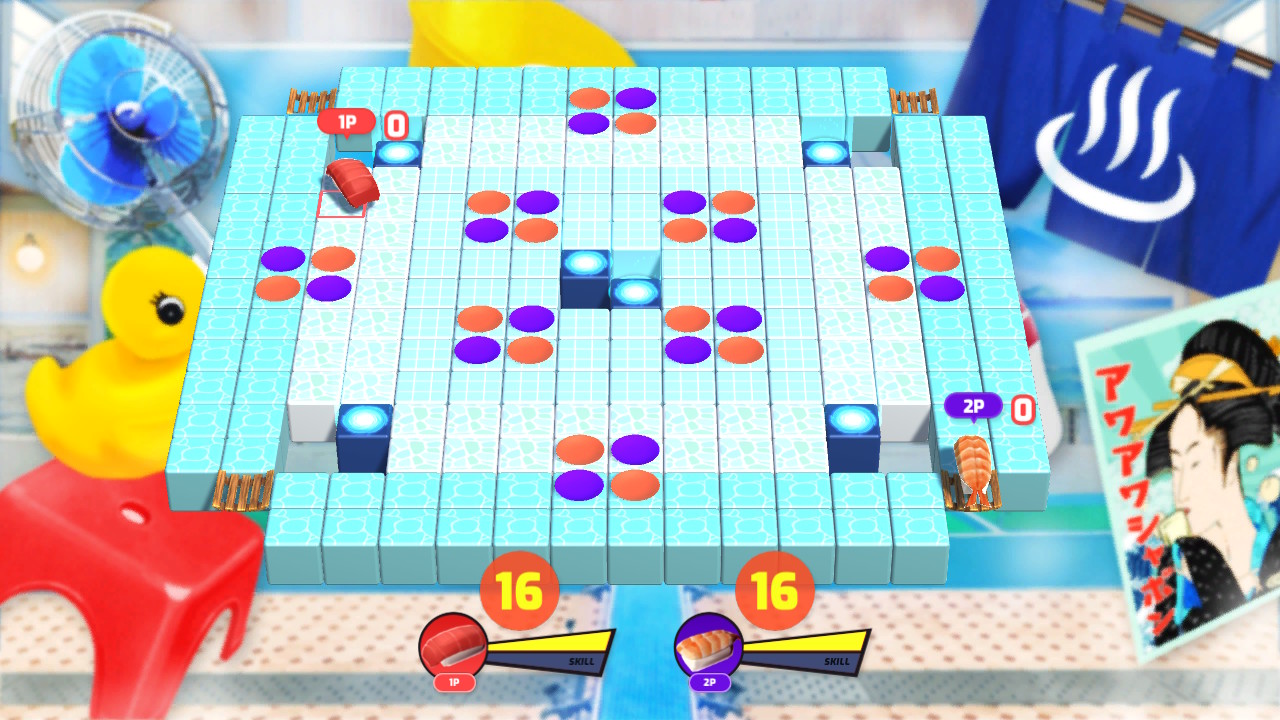Click the glowing center tile of the arena
The width and height of the screenshot is (1280, 720).
(583, 264)
